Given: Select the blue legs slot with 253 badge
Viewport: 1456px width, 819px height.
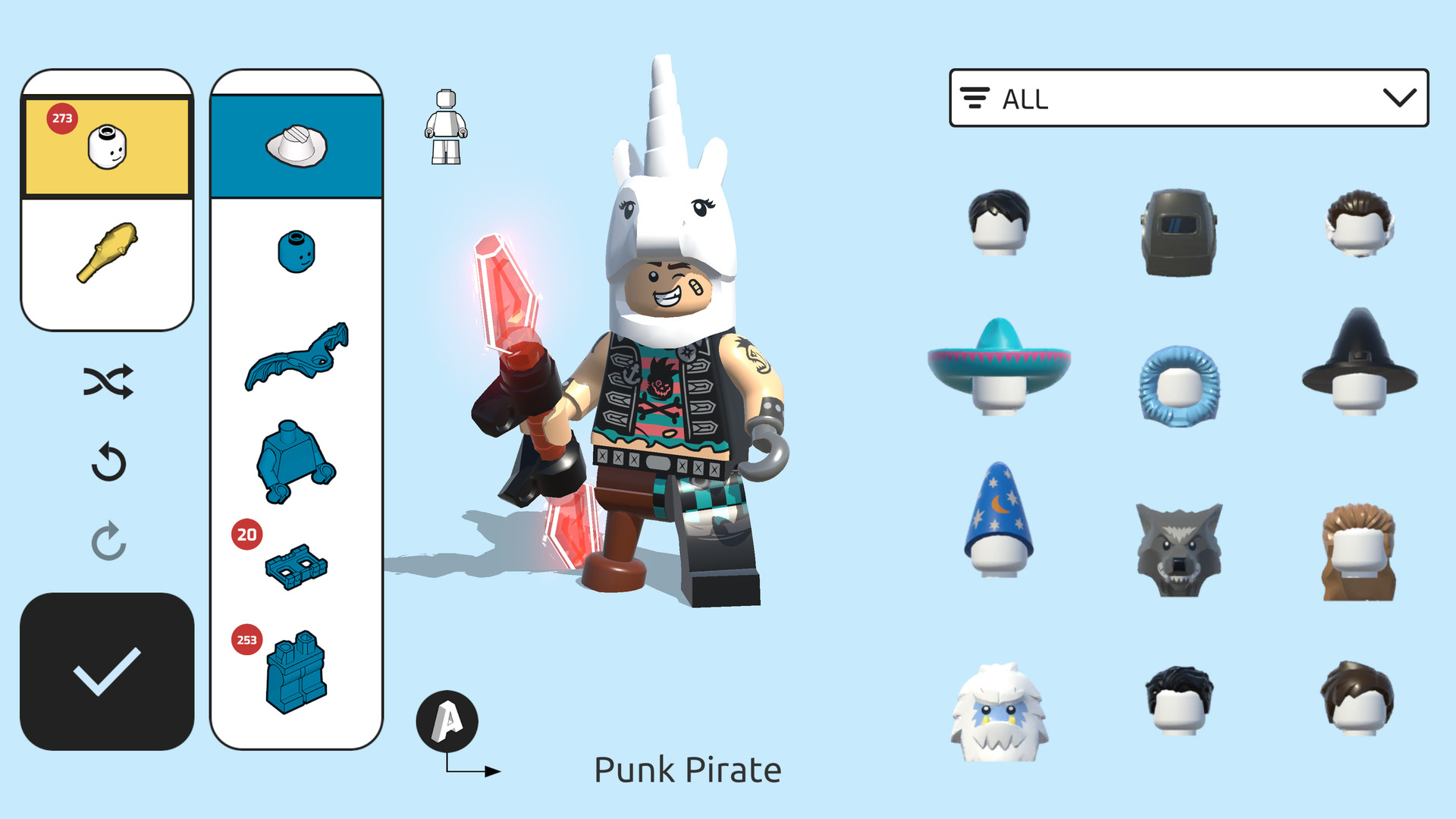Looking at the screenshot, I should tap(297, 675).
